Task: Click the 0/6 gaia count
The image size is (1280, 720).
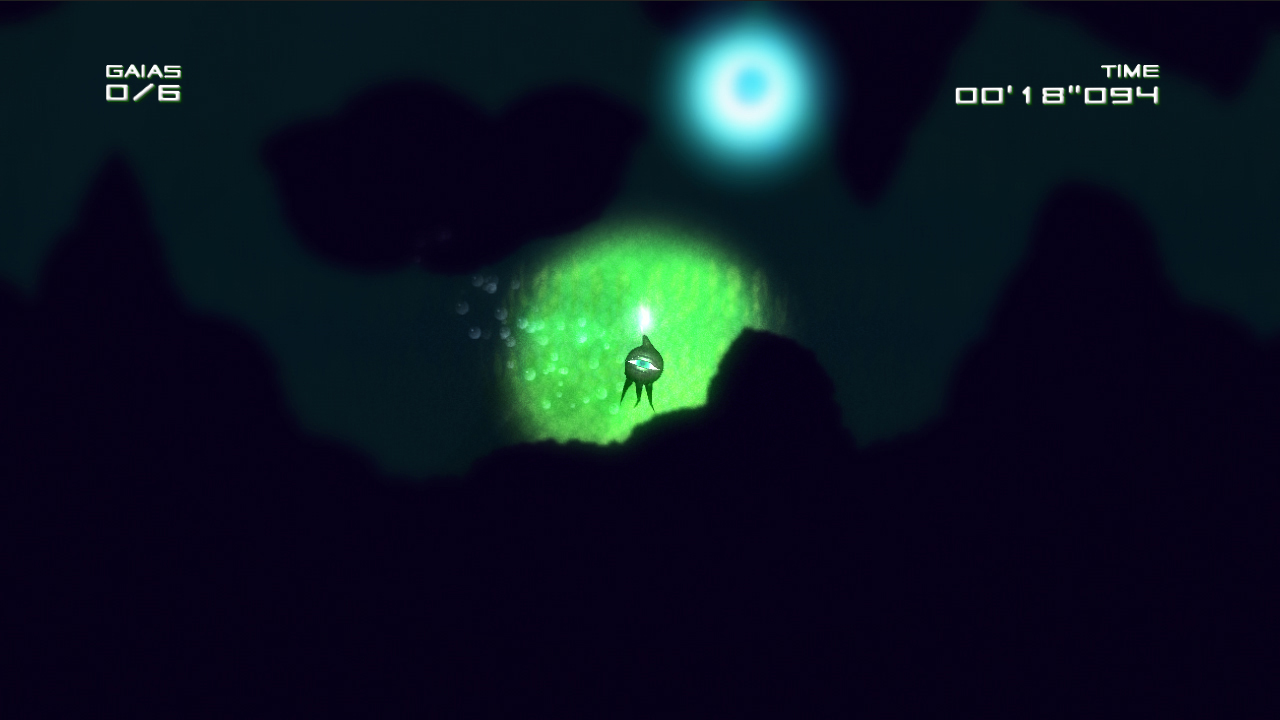Action: coord(143,95)
